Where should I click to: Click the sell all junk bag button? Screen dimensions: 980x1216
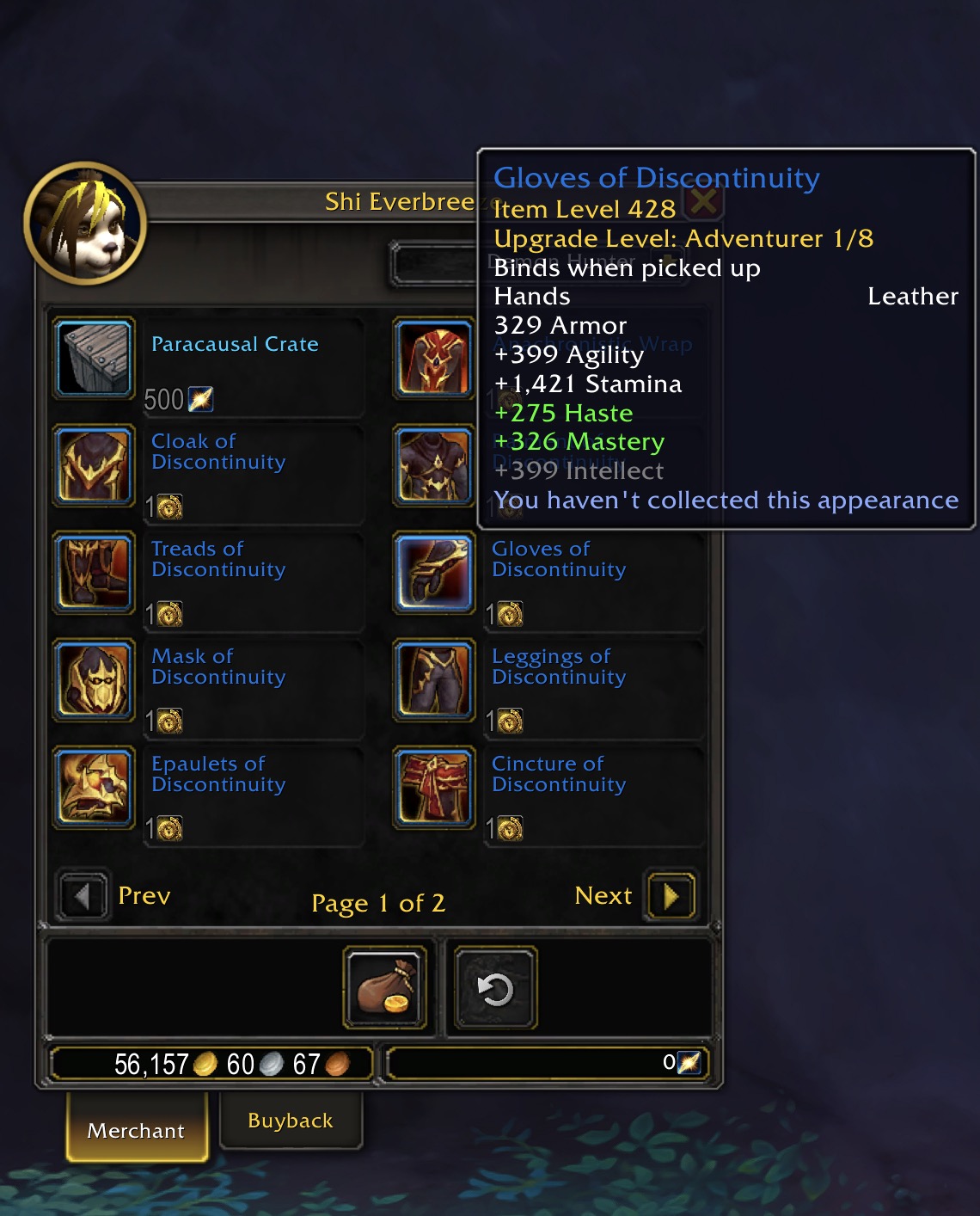pyautogui.click(x=385, y=988)
